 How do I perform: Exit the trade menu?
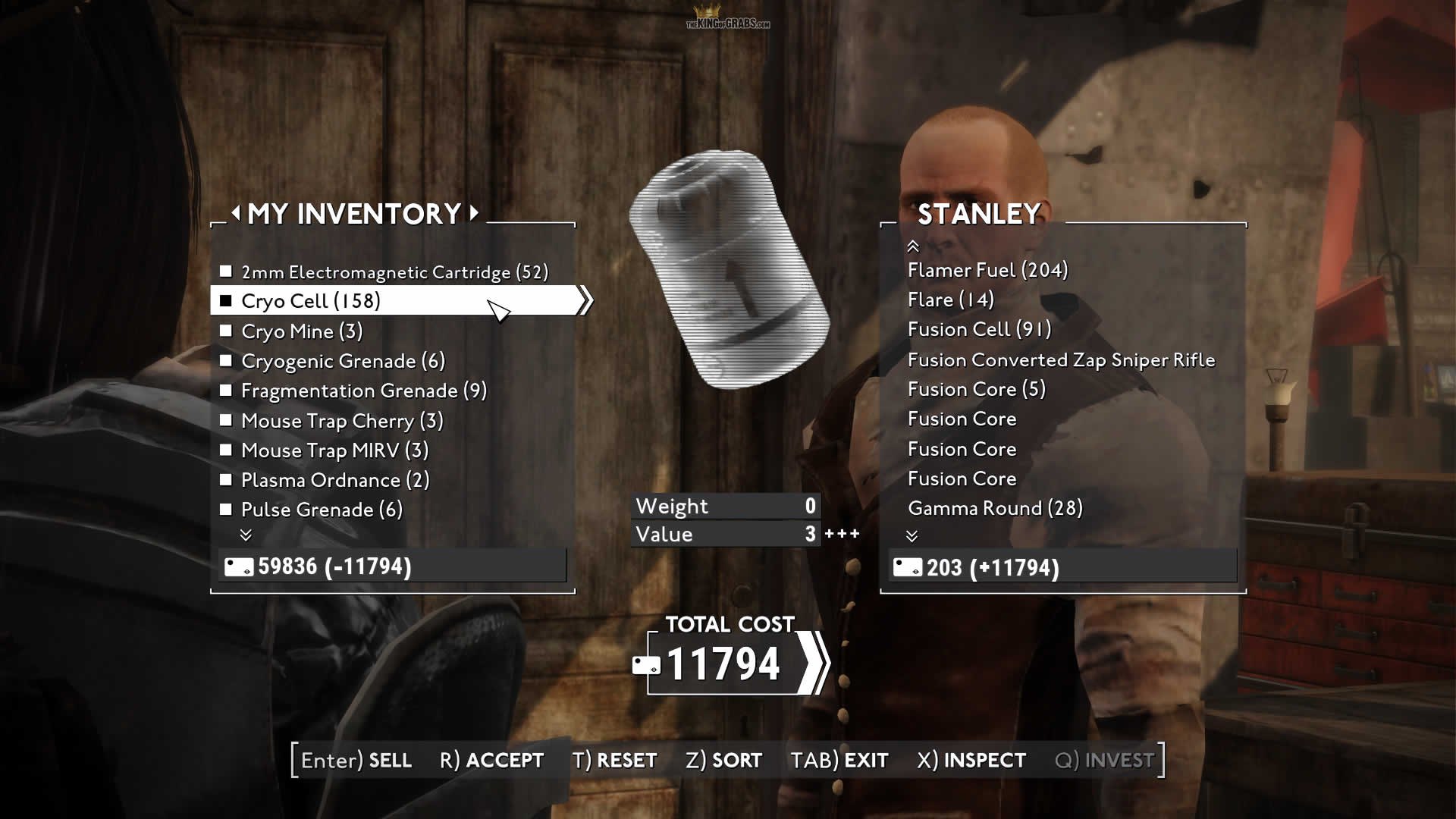(x=839, y=760)
